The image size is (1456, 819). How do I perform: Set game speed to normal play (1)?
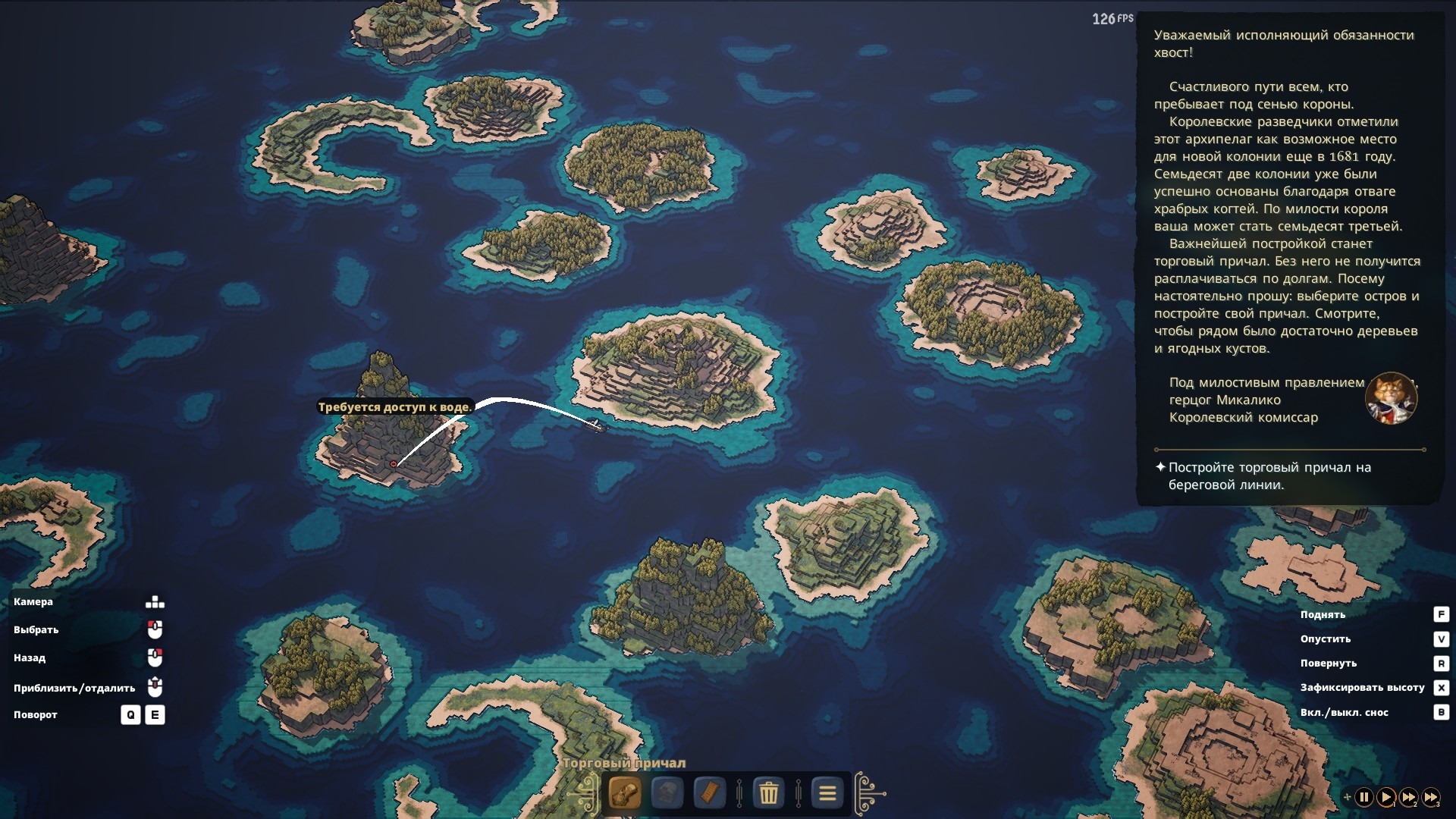click(x=1385, y=797)
